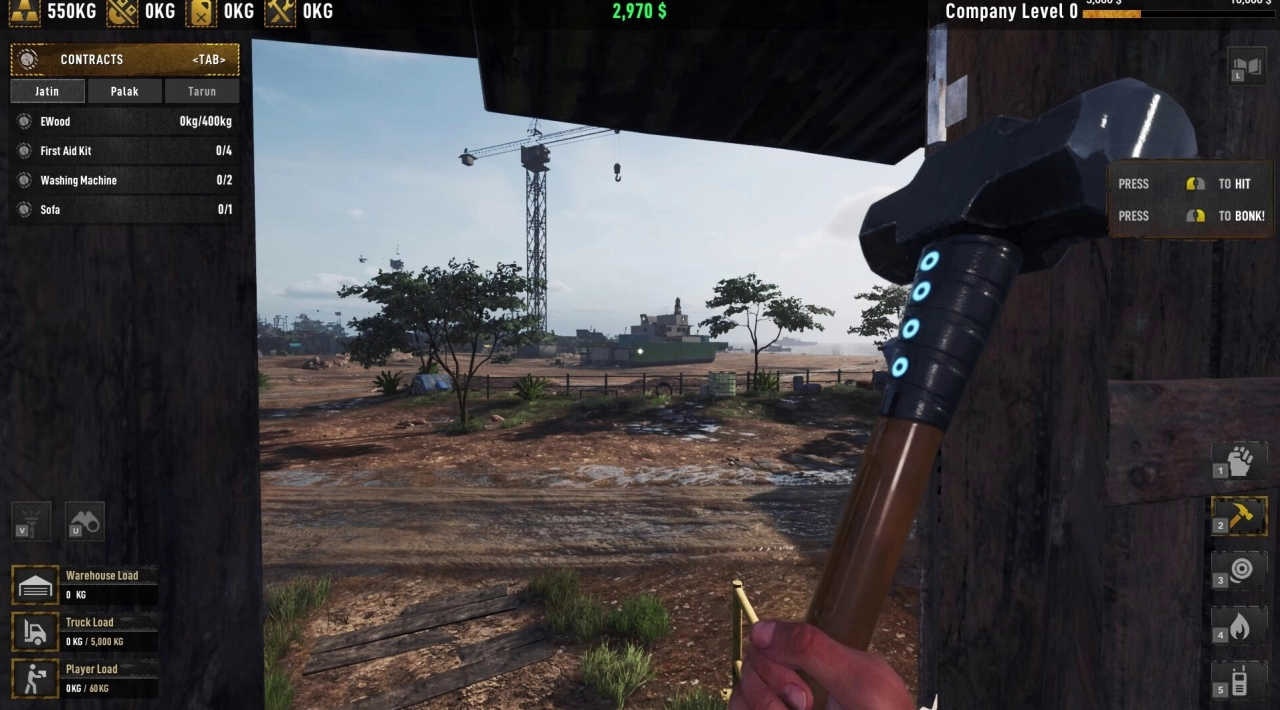
Task: Choose the Tarun contract tab
Action: tap(202, 91)
